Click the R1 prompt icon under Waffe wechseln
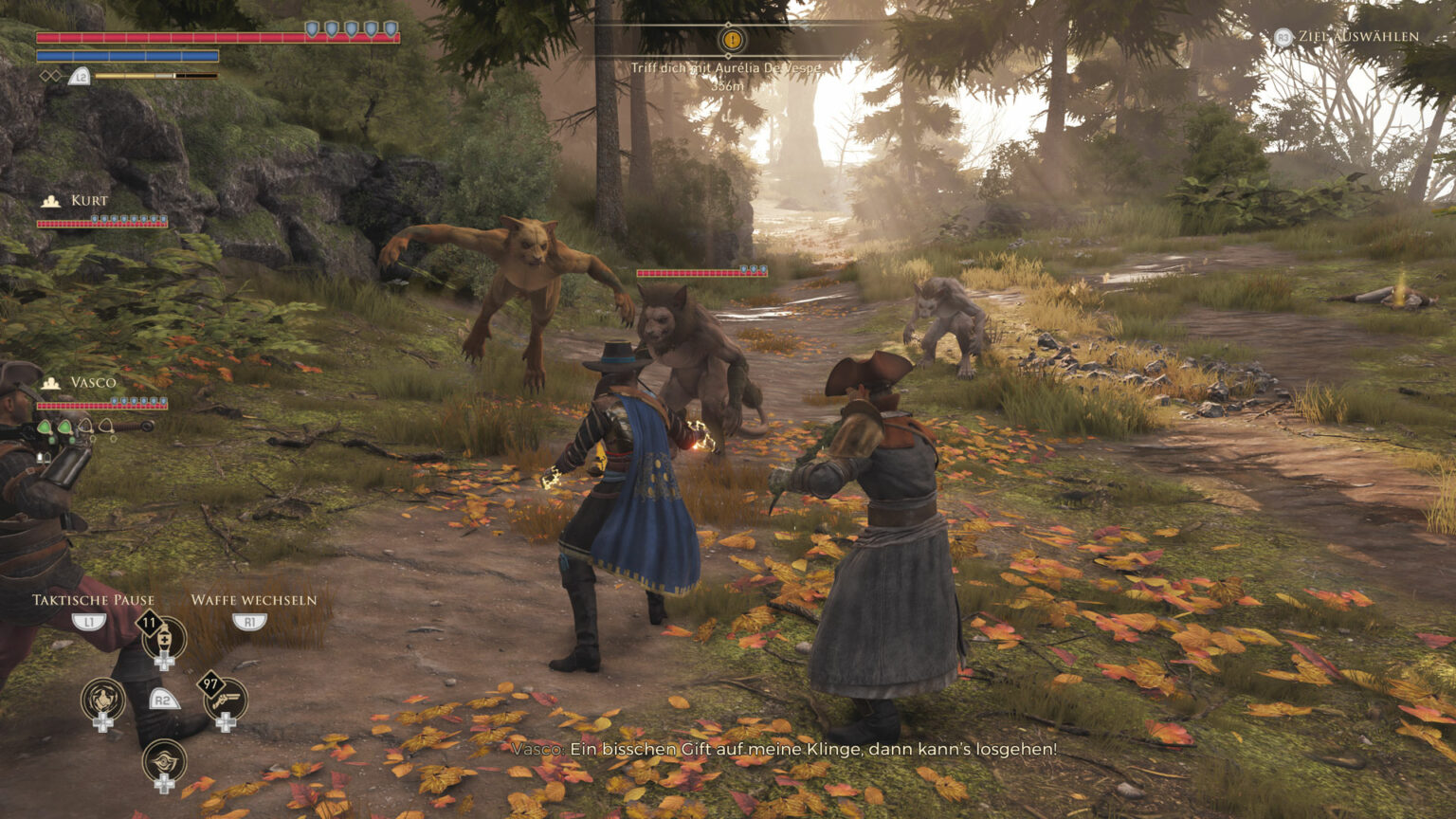Screen dimensions: 1456x819 [x=250, y=621]
